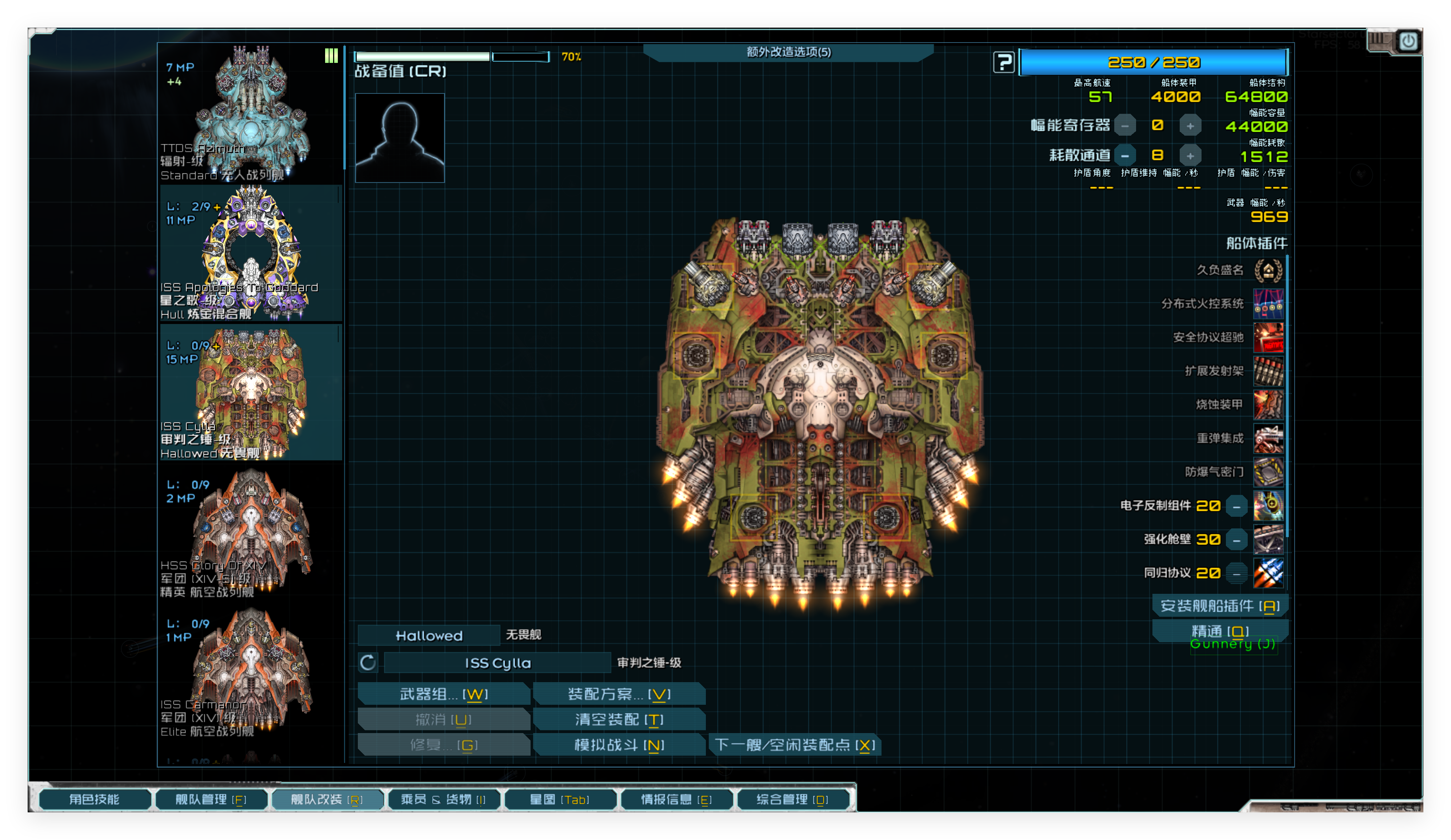
Task: Click the 安全协议超驰 hullmod icon
Action: tap(1269, 337)
